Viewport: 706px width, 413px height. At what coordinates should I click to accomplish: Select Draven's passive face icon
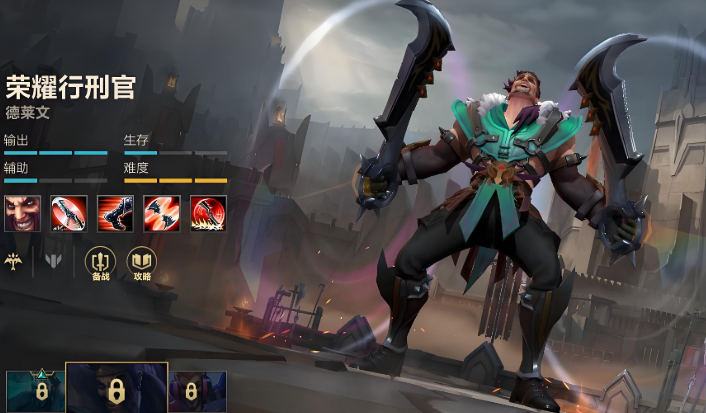tap(21, 212)
